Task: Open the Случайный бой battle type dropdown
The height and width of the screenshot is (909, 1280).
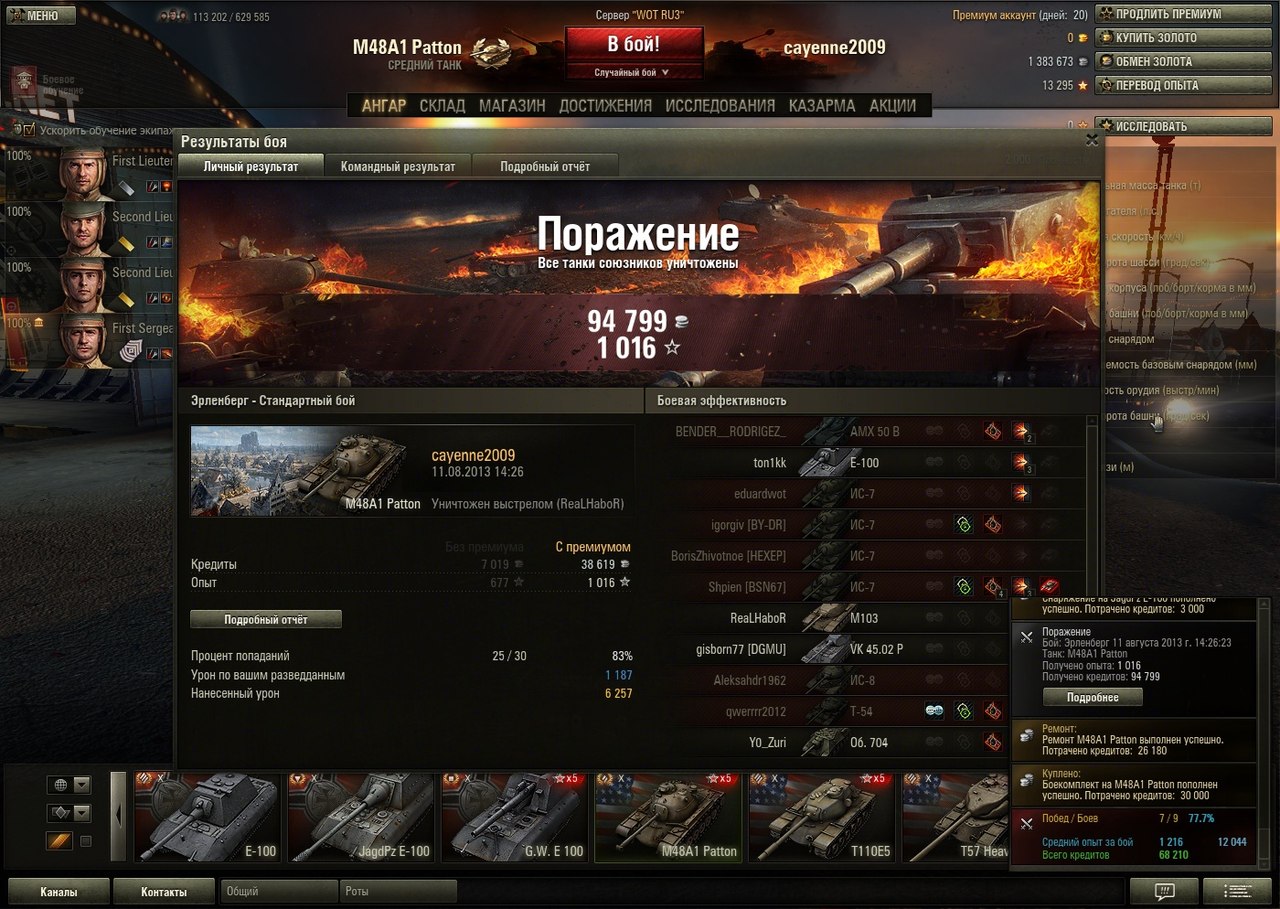Action: coord(633,73)
